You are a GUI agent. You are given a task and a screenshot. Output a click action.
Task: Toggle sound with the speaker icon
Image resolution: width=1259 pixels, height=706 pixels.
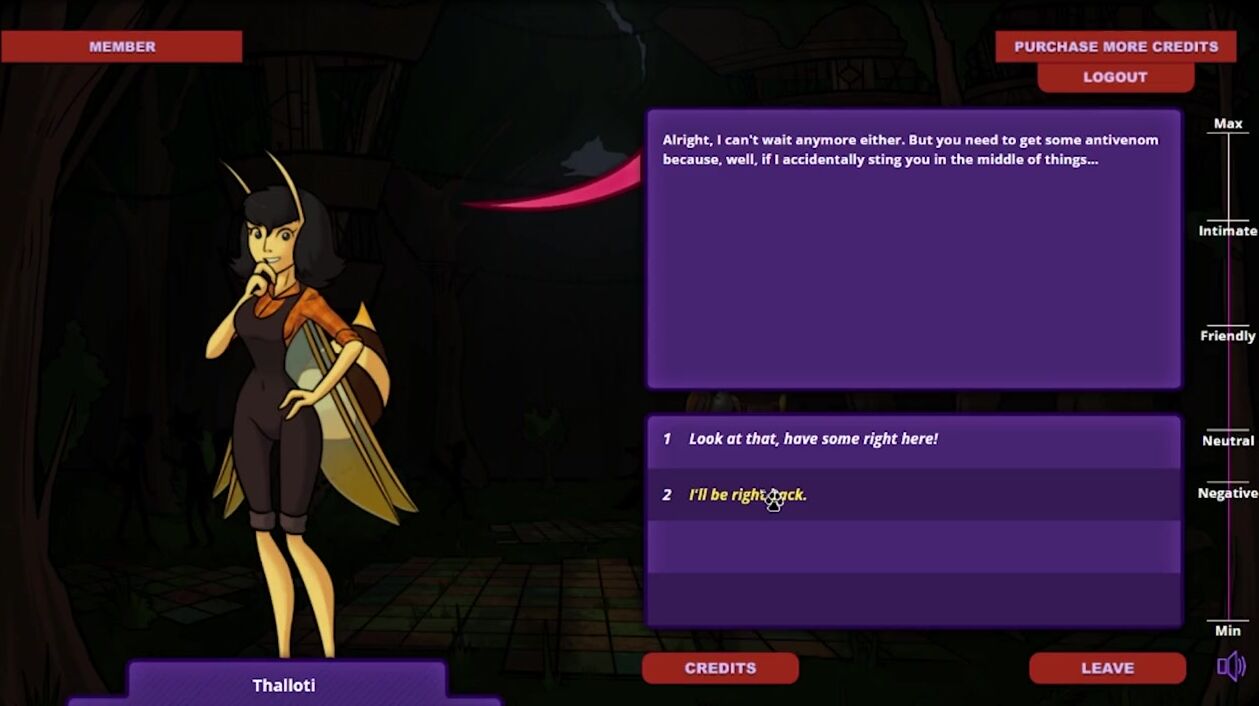pyautogui.click(x=1231, y=666)
